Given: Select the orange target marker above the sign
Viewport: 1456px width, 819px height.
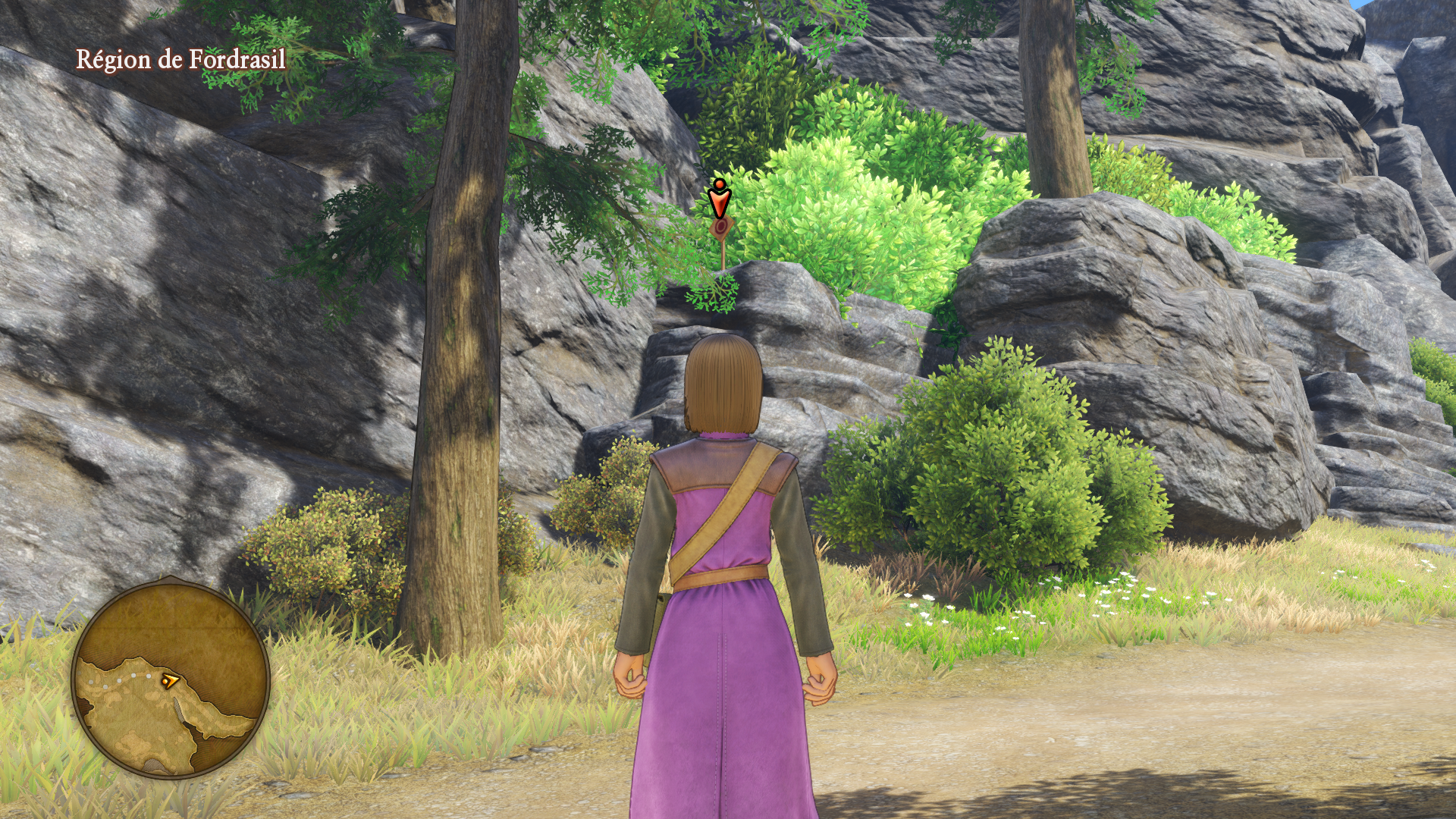Looking at the screenshot, I should 718,198.
